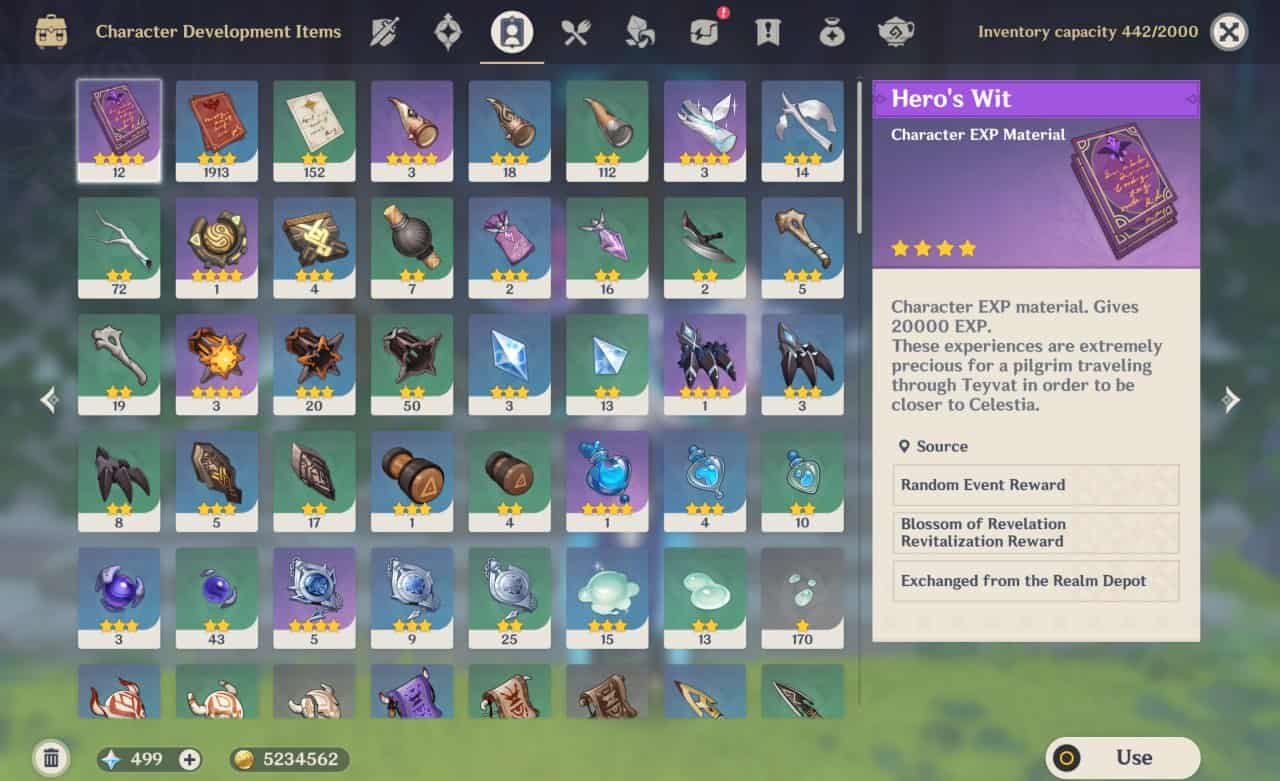The height and width of the screenshot is (781, 1280).
Task: Switch to the Character Development Items tab
Action: click(x=511, y=31)
